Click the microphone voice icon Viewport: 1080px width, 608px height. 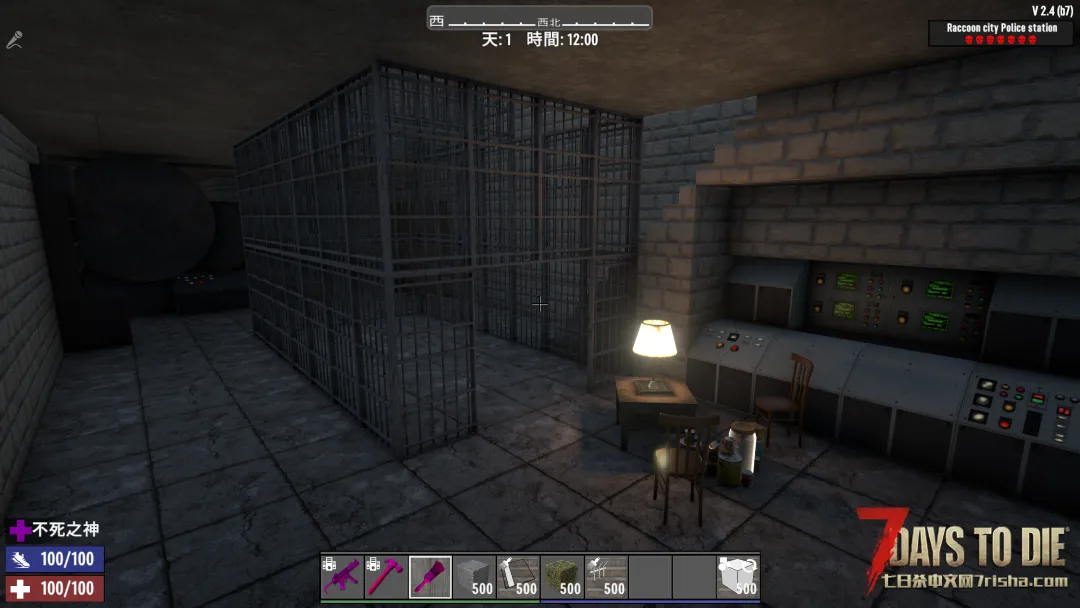[x=14, y=40]
